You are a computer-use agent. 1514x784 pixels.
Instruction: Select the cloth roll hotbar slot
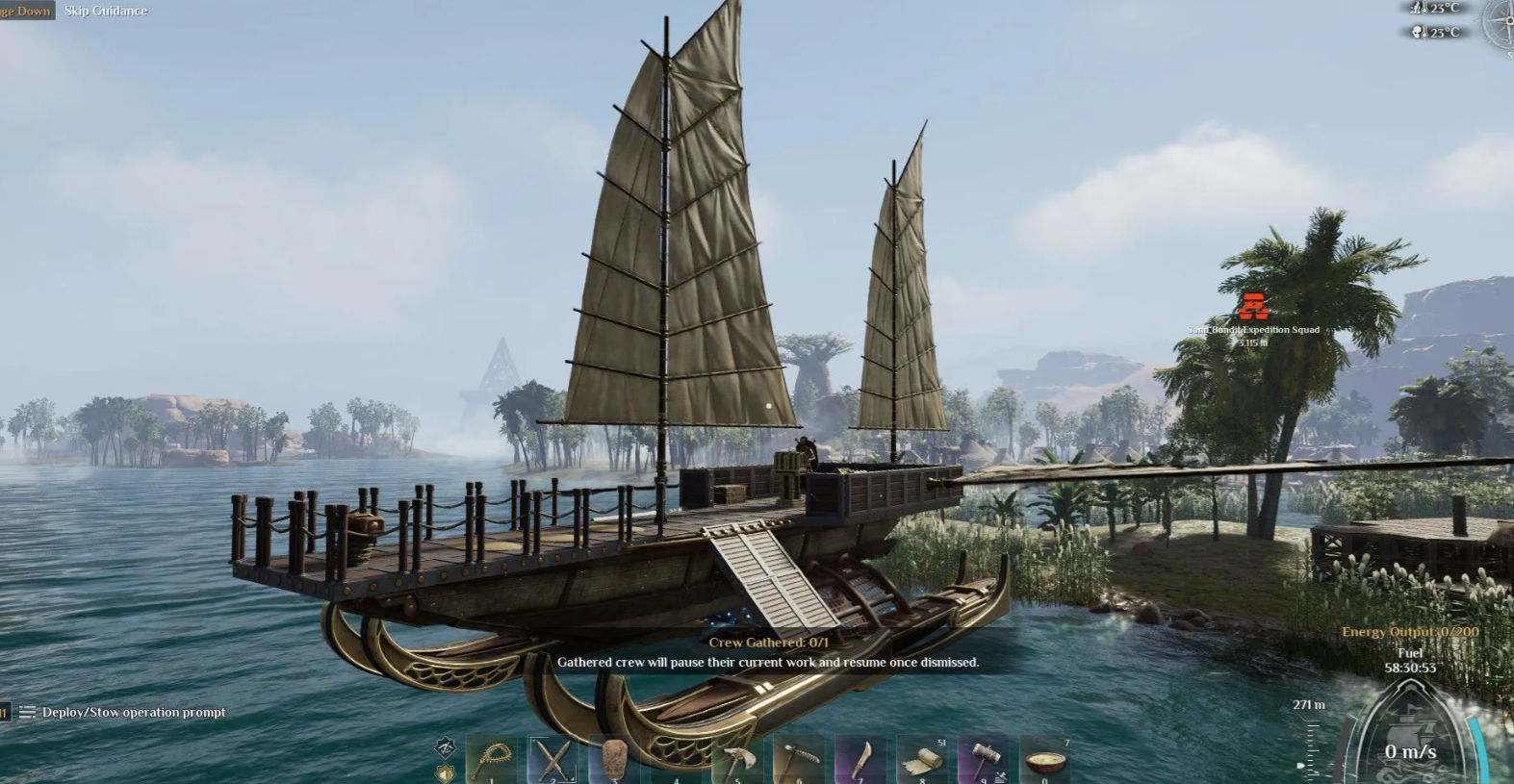click(x=922, y=761)
